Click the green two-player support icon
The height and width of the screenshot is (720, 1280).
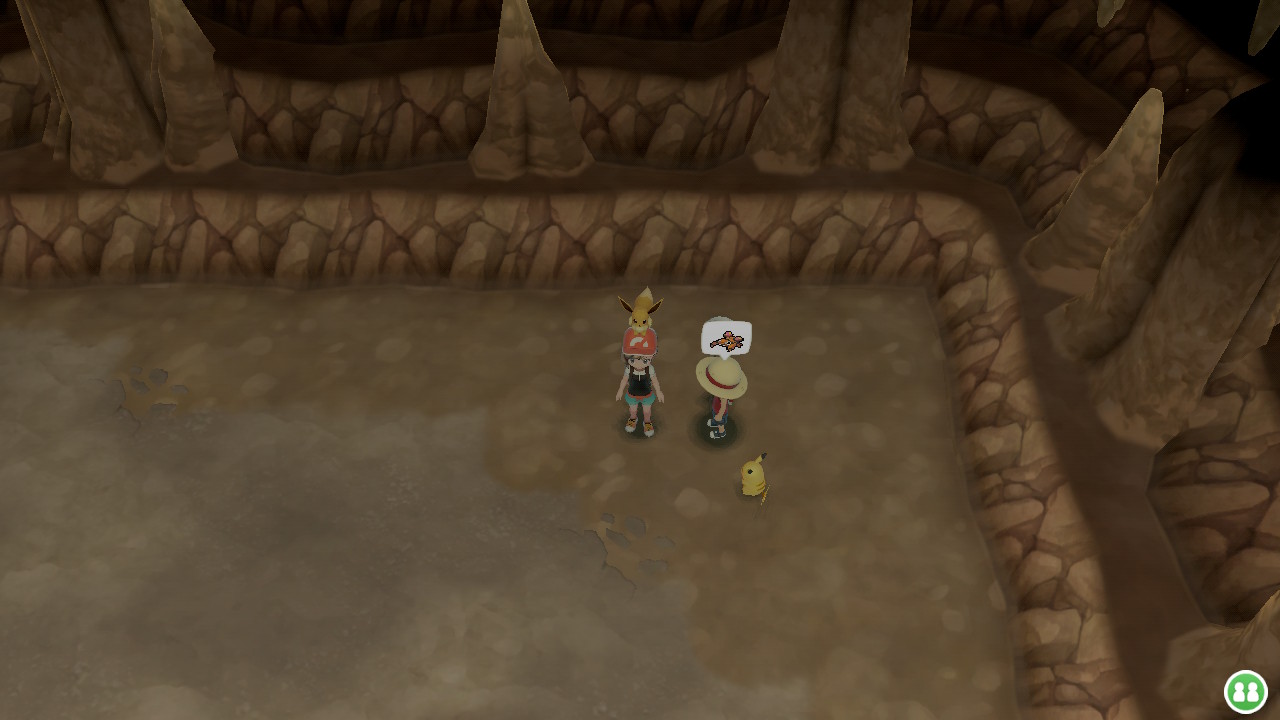tap(1245, 691)
